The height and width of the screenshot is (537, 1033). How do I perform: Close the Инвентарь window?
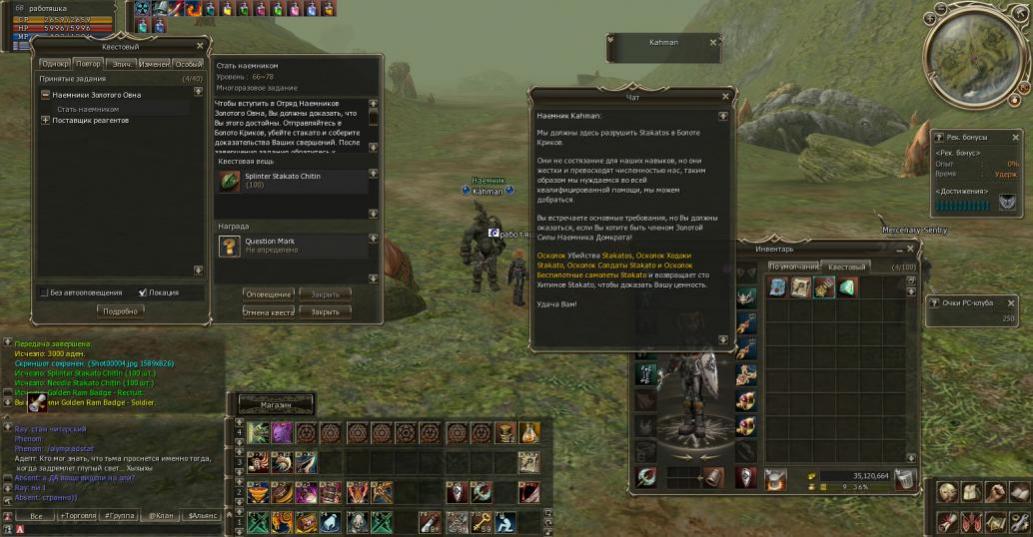(910, 248)
